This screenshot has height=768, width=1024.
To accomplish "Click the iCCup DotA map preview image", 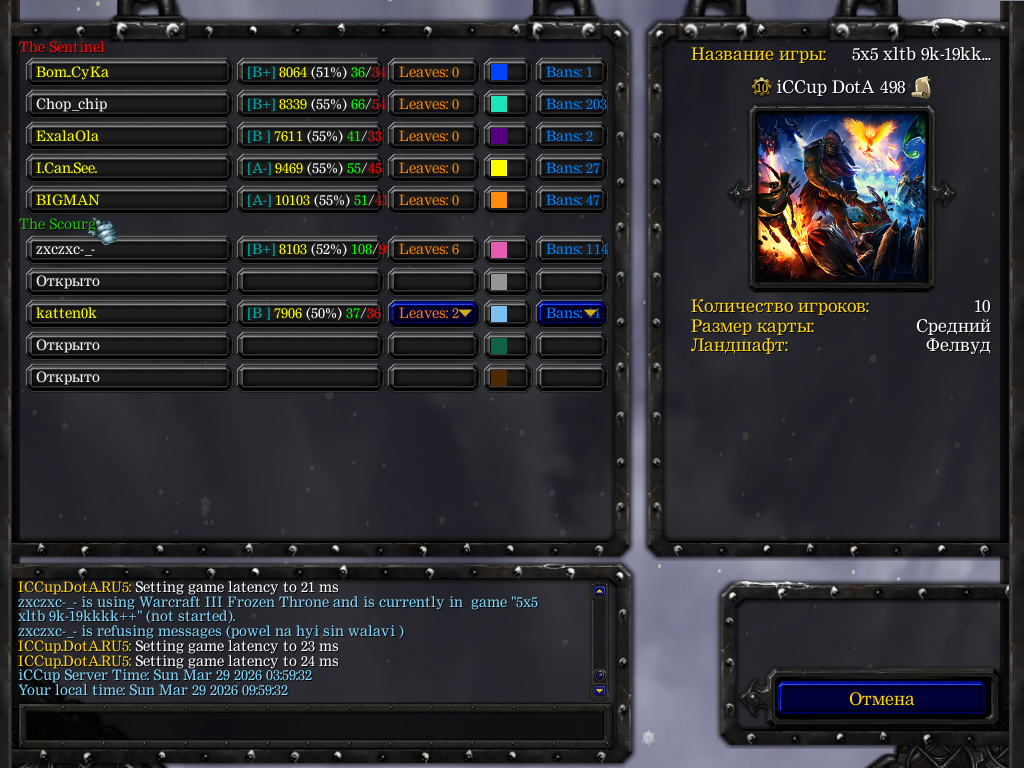I will (x=841, y=196).
